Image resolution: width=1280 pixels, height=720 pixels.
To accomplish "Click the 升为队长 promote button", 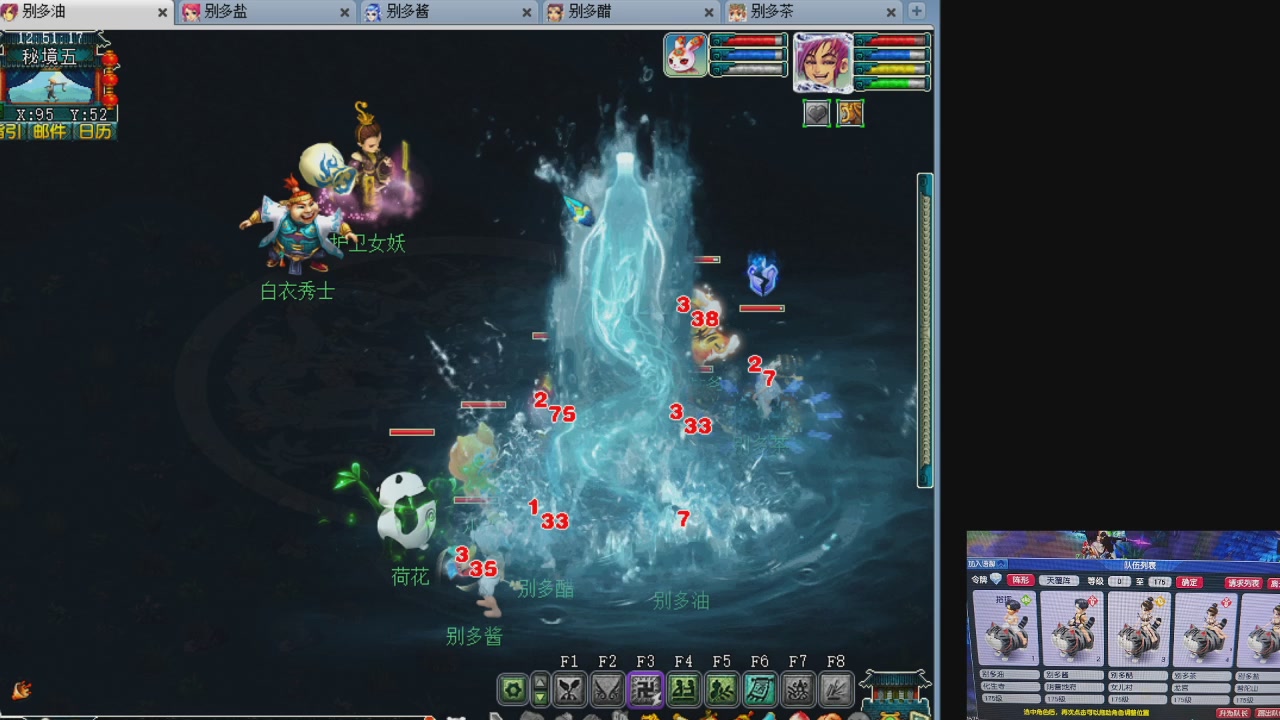I will 1235,712.
